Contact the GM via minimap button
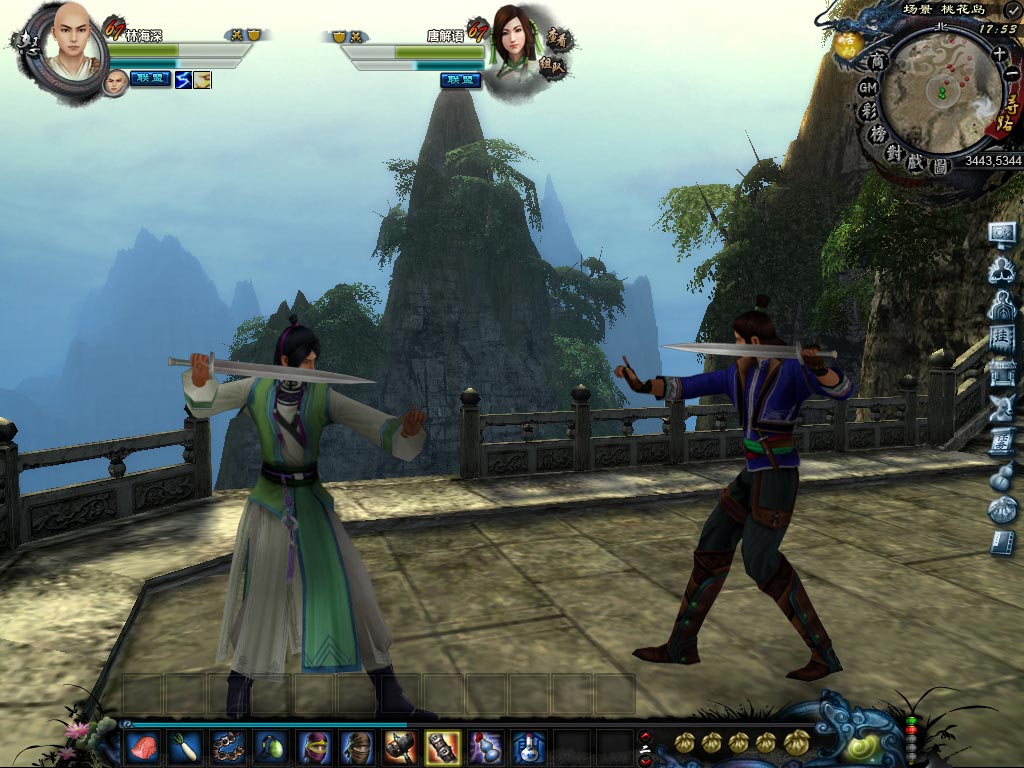Viewport: 1024px width, 768px height. click(868, 87)
